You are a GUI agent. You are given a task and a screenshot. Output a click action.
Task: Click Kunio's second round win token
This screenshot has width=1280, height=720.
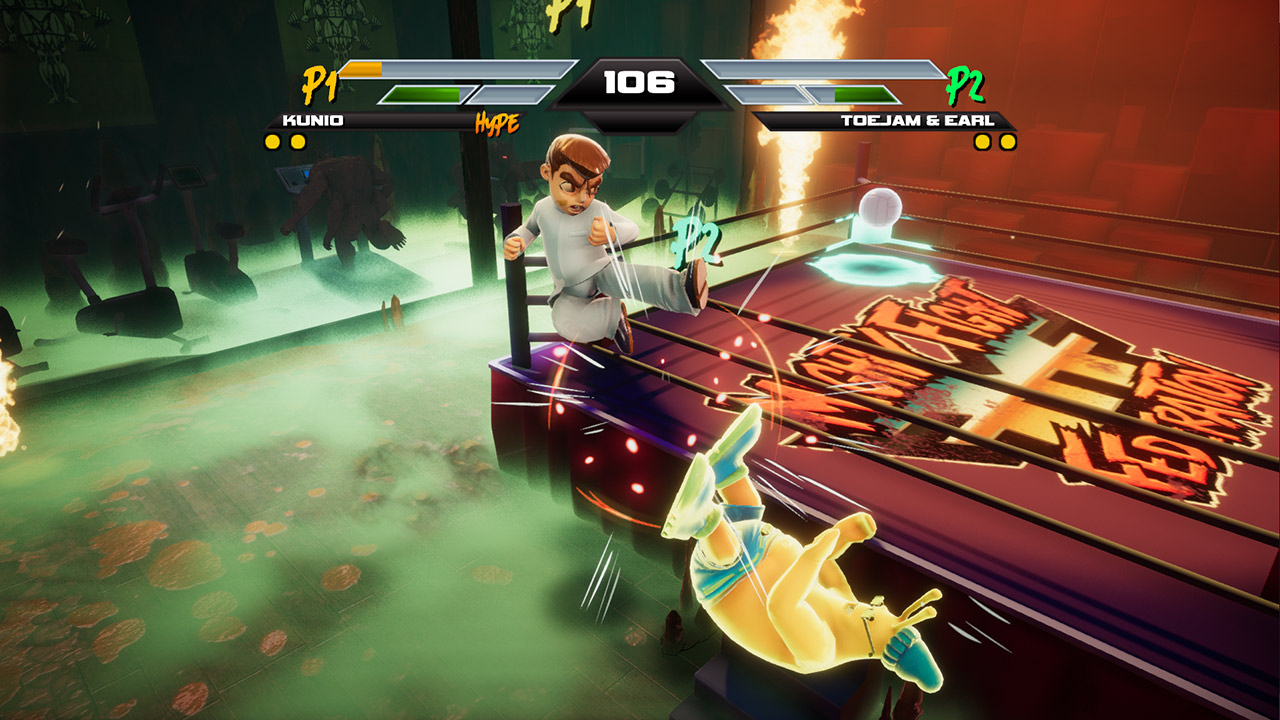pos(296,141)
